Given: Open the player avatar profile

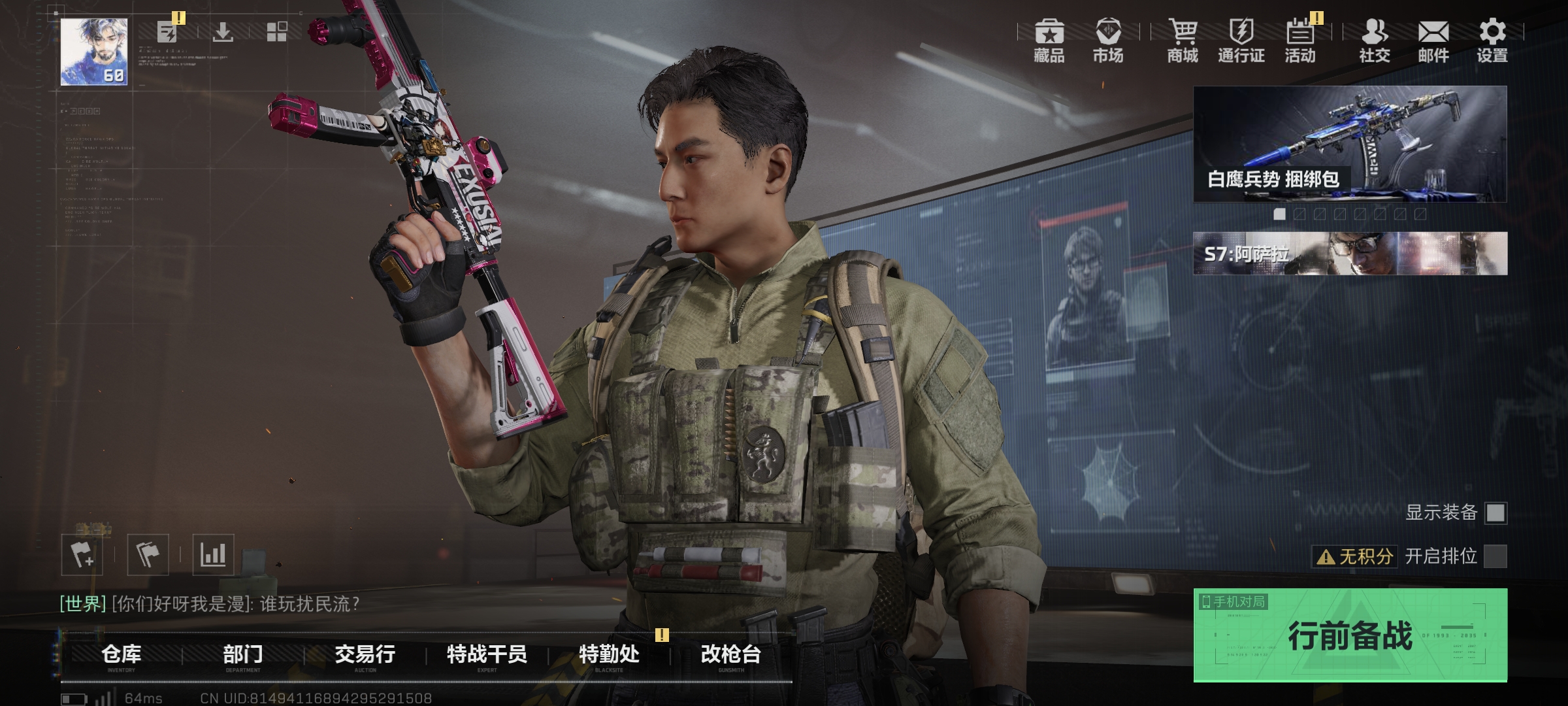Looking at the screenshot, I should coord(94,52).
